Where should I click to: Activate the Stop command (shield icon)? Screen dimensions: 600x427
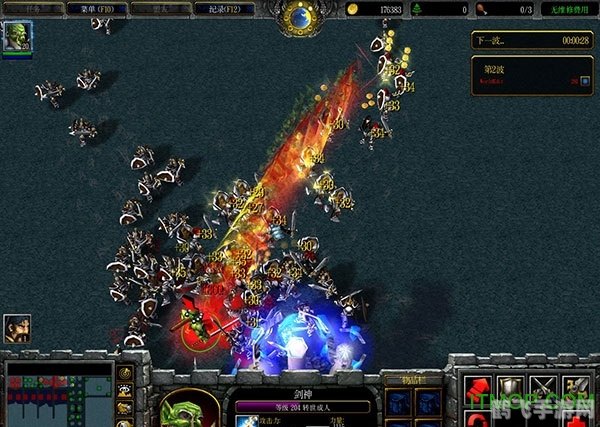click(511, 387)
